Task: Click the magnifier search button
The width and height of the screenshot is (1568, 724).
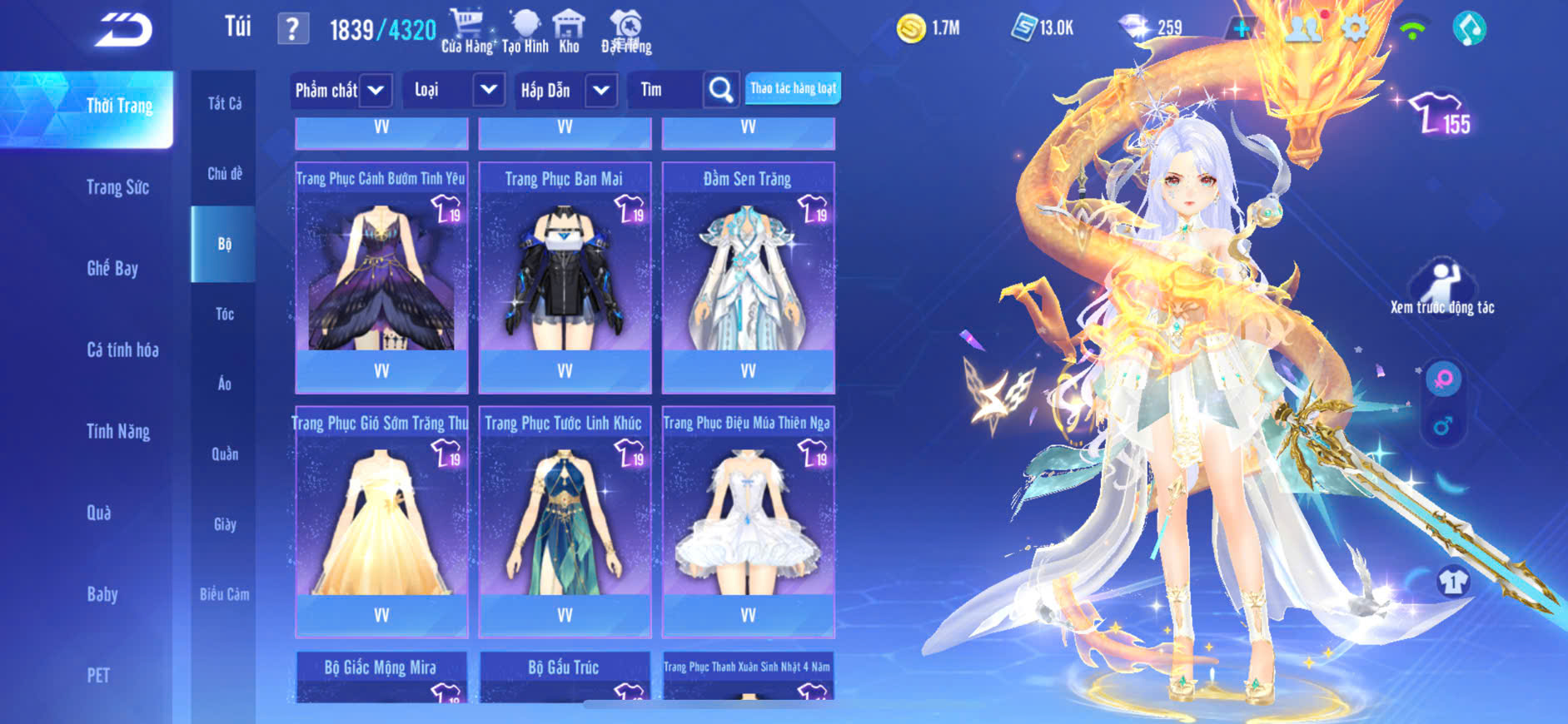Action: point(720,90)
